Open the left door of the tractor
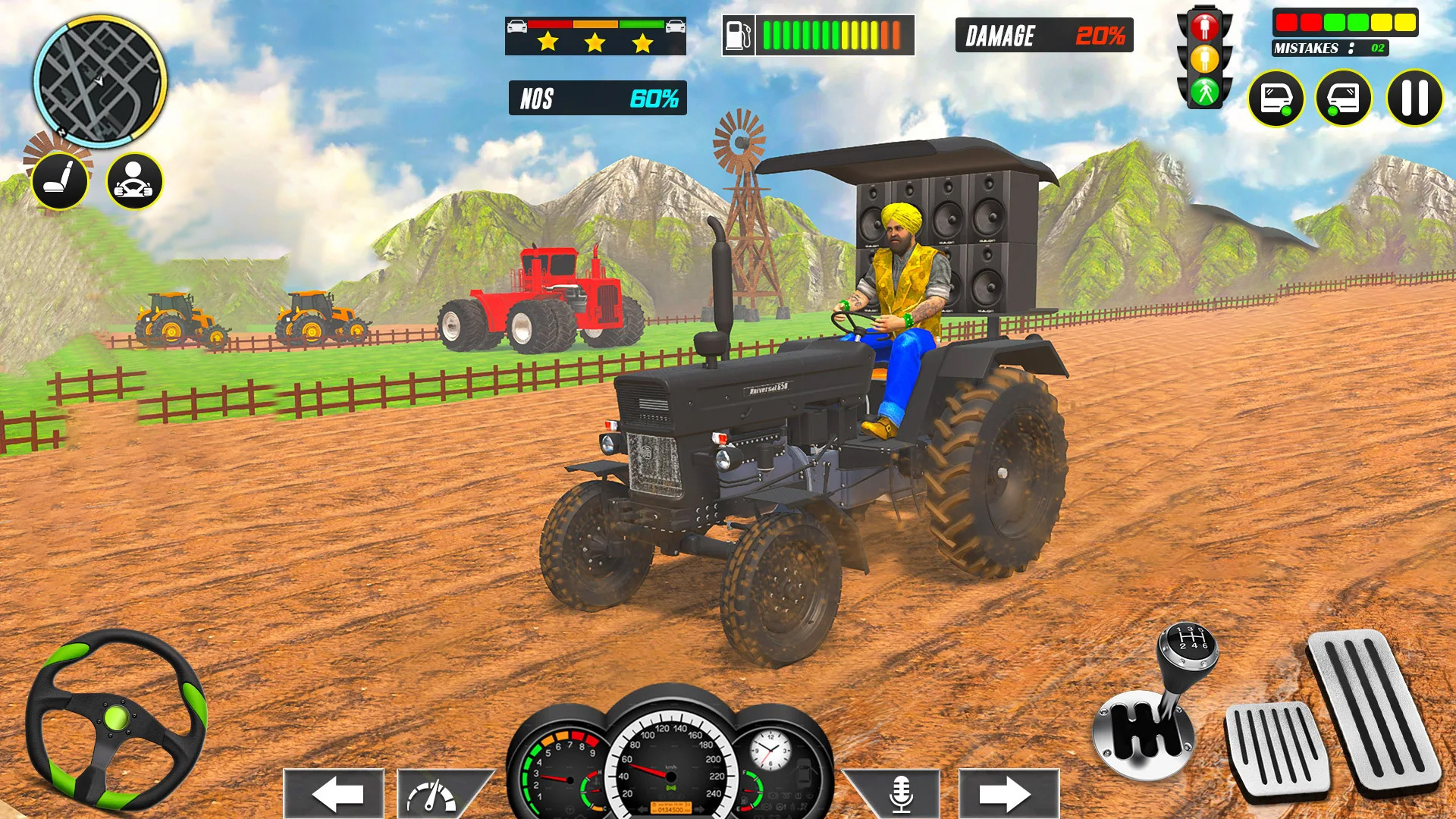The image size is (1456, 819). tap(1278, 99)
